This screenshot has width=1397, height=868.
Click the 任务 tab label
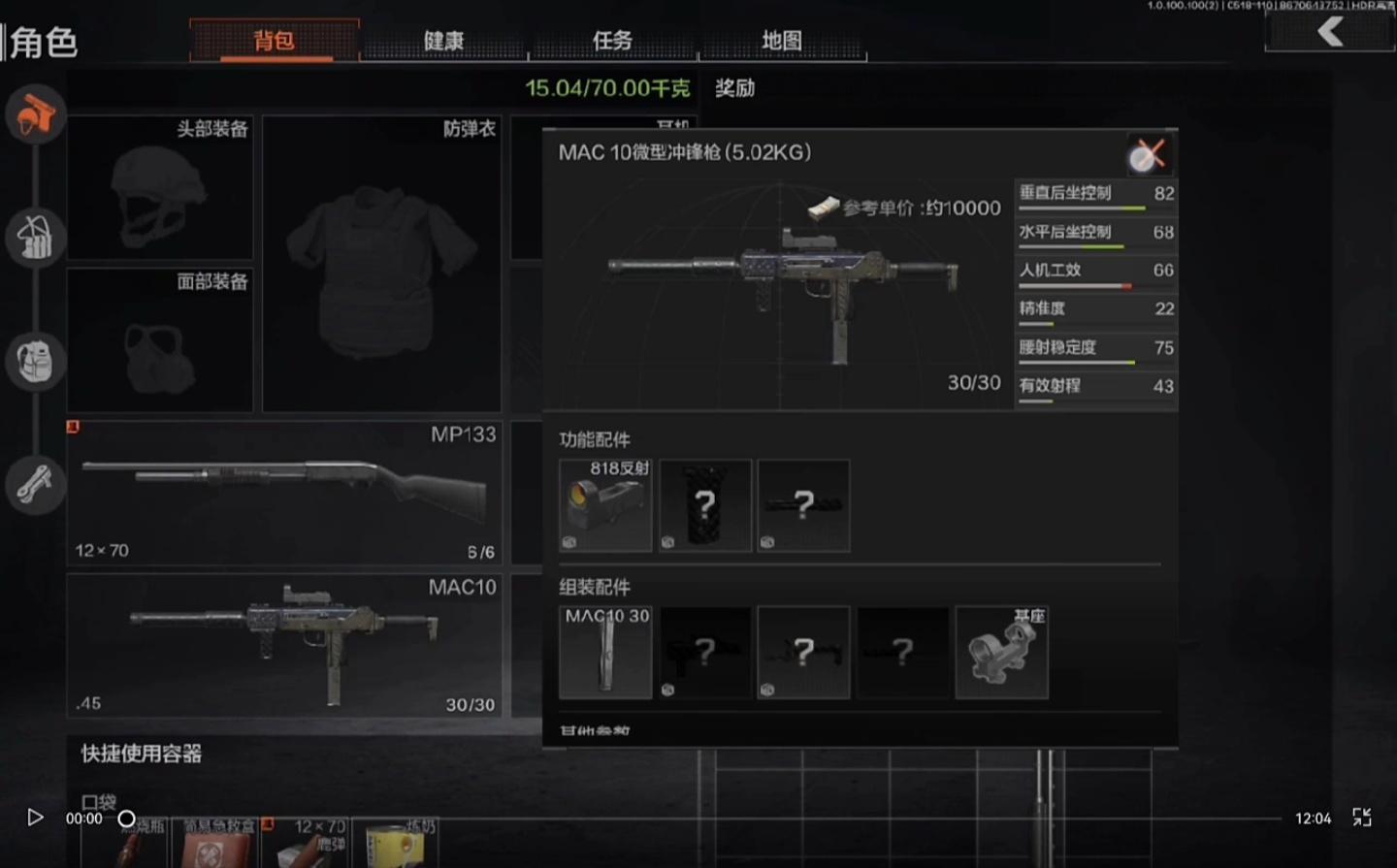[613, 41]
